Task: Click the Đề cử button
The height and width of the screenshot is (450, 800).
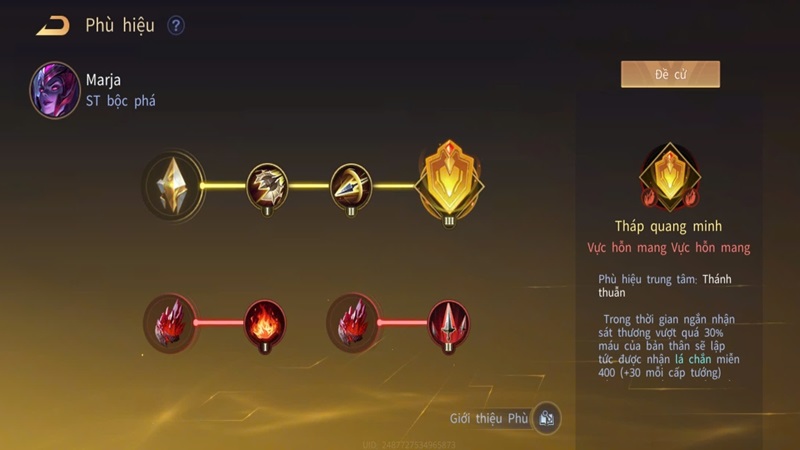Action: 670,75
